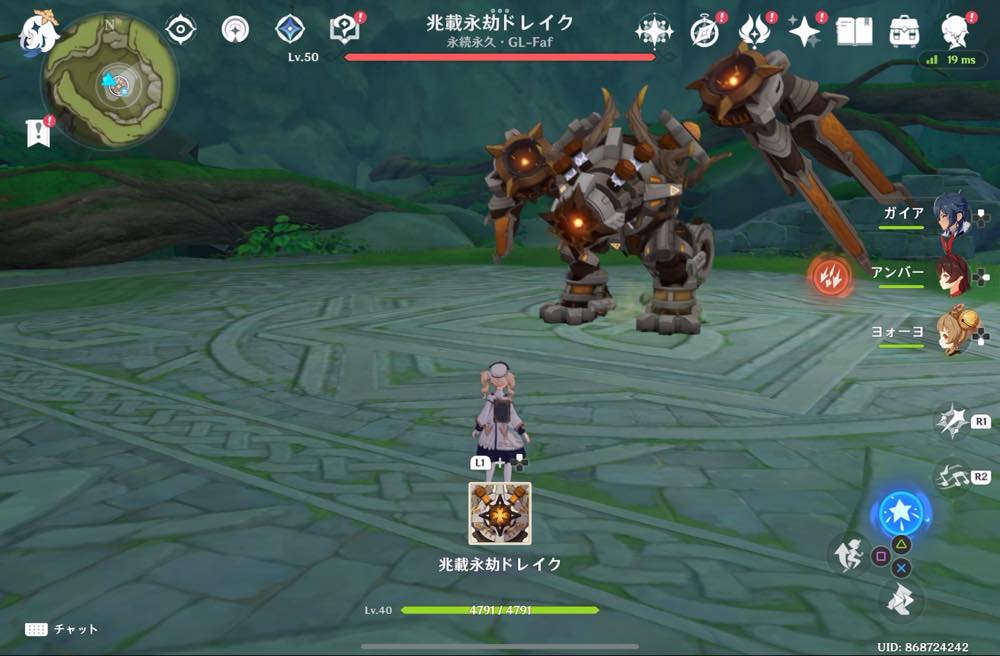Open the backpack inventory
1000x656 pixels.
pos(905,31)
